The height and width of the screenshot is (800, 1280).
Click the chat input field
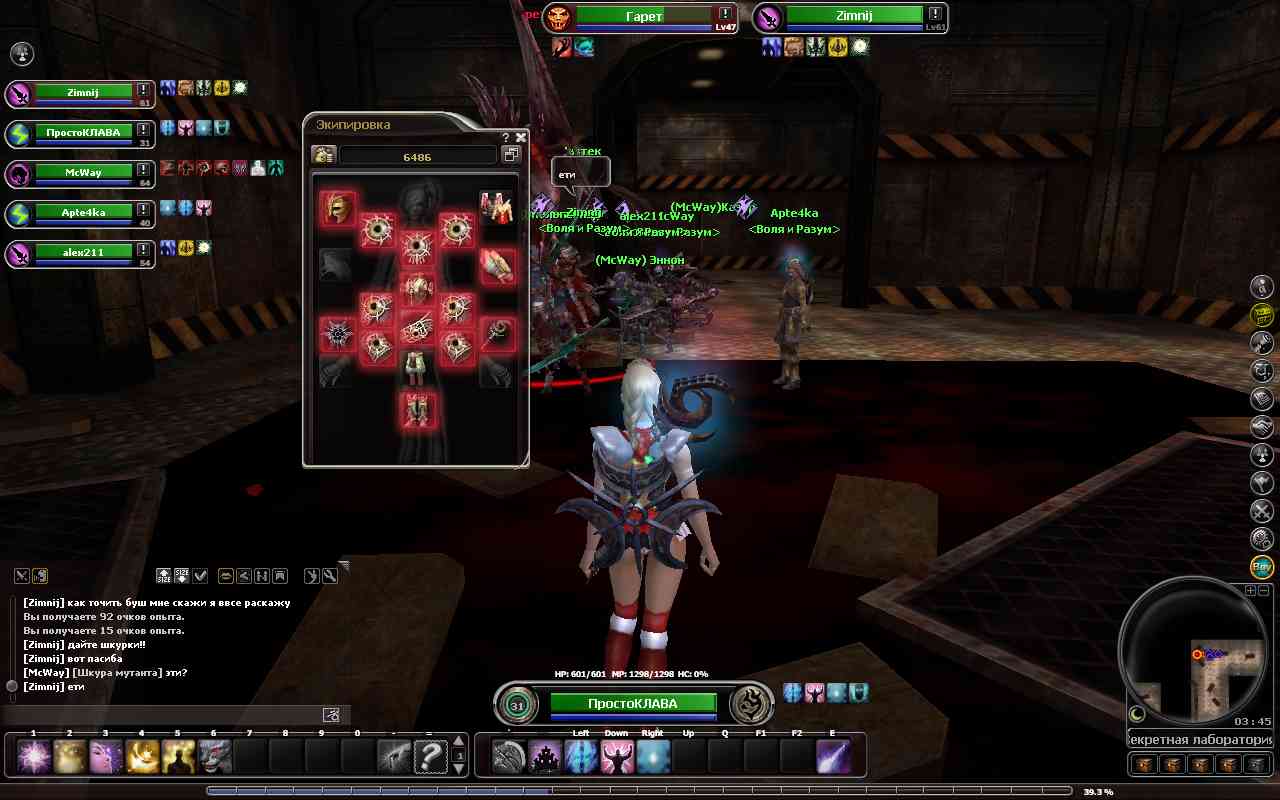tap(165, 715)
